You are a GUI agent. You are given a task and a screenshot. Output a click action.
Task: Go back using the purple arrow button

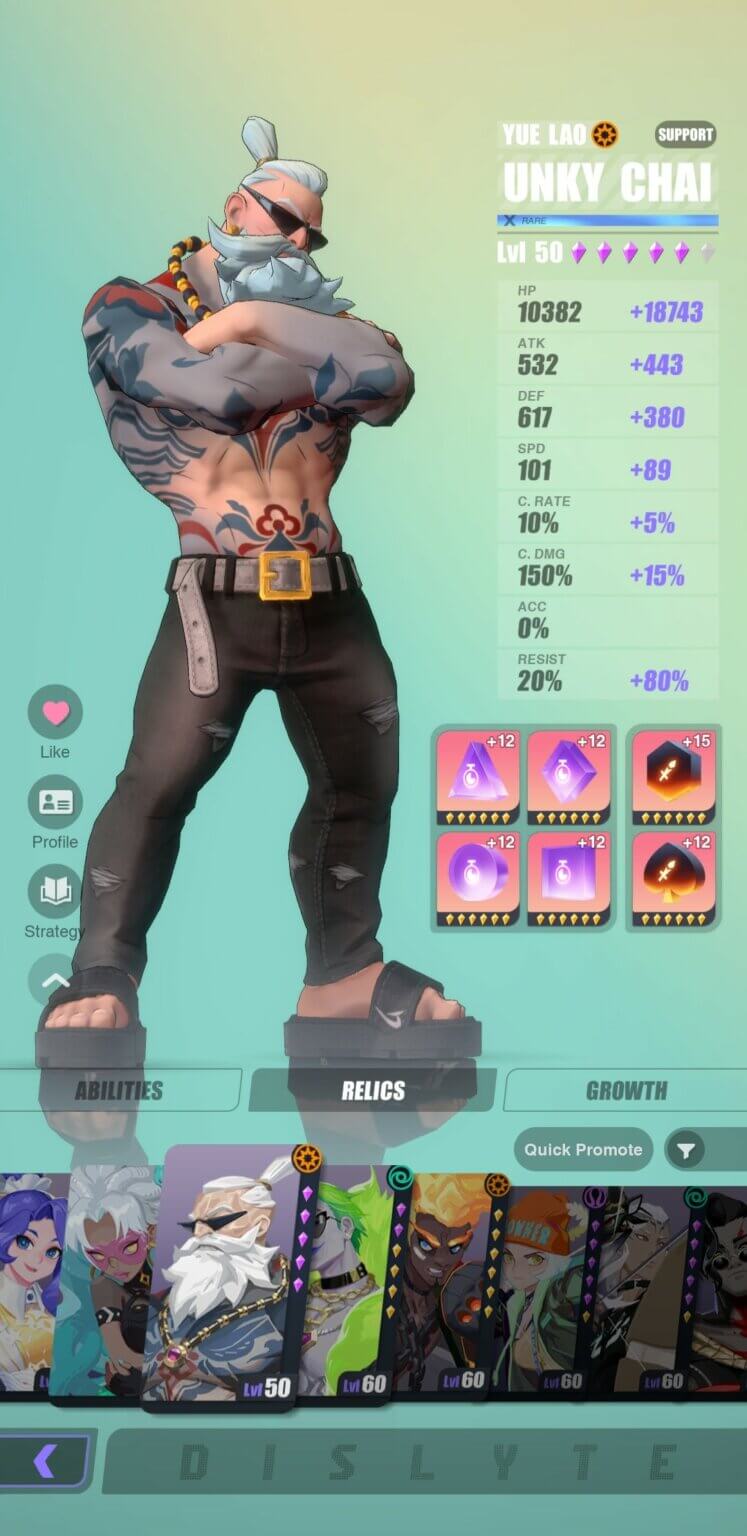[x=45, y=1462]
